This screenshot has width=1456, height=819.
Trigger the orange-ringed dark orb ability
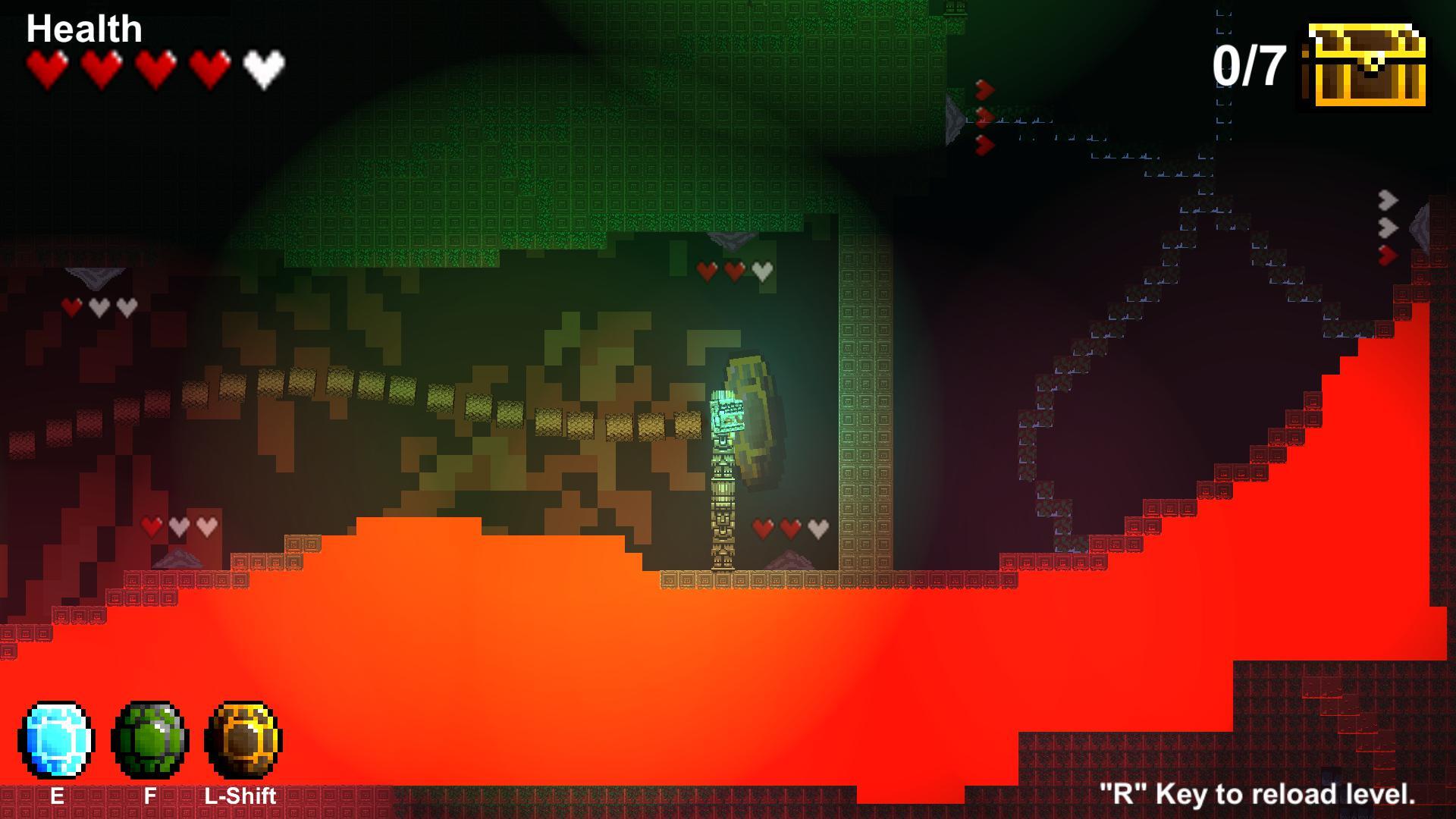click(x=243, y=740)
